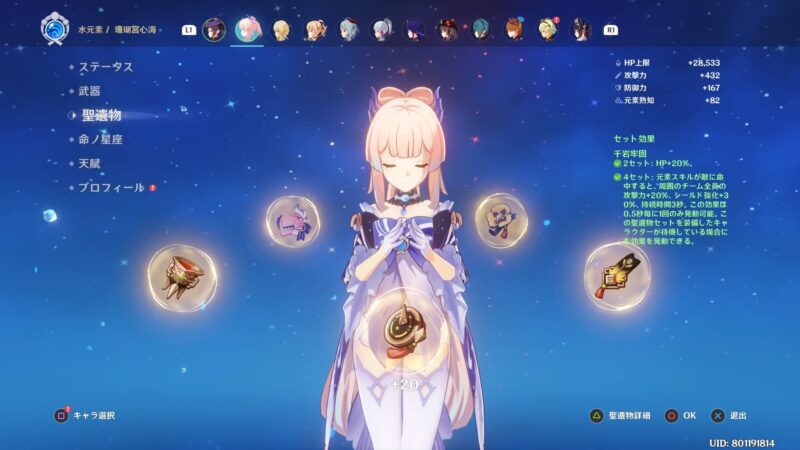Screen dimensions: 800x450
Task: Open the 命ノ星座 constellation menu
Action: coord(100,139)
